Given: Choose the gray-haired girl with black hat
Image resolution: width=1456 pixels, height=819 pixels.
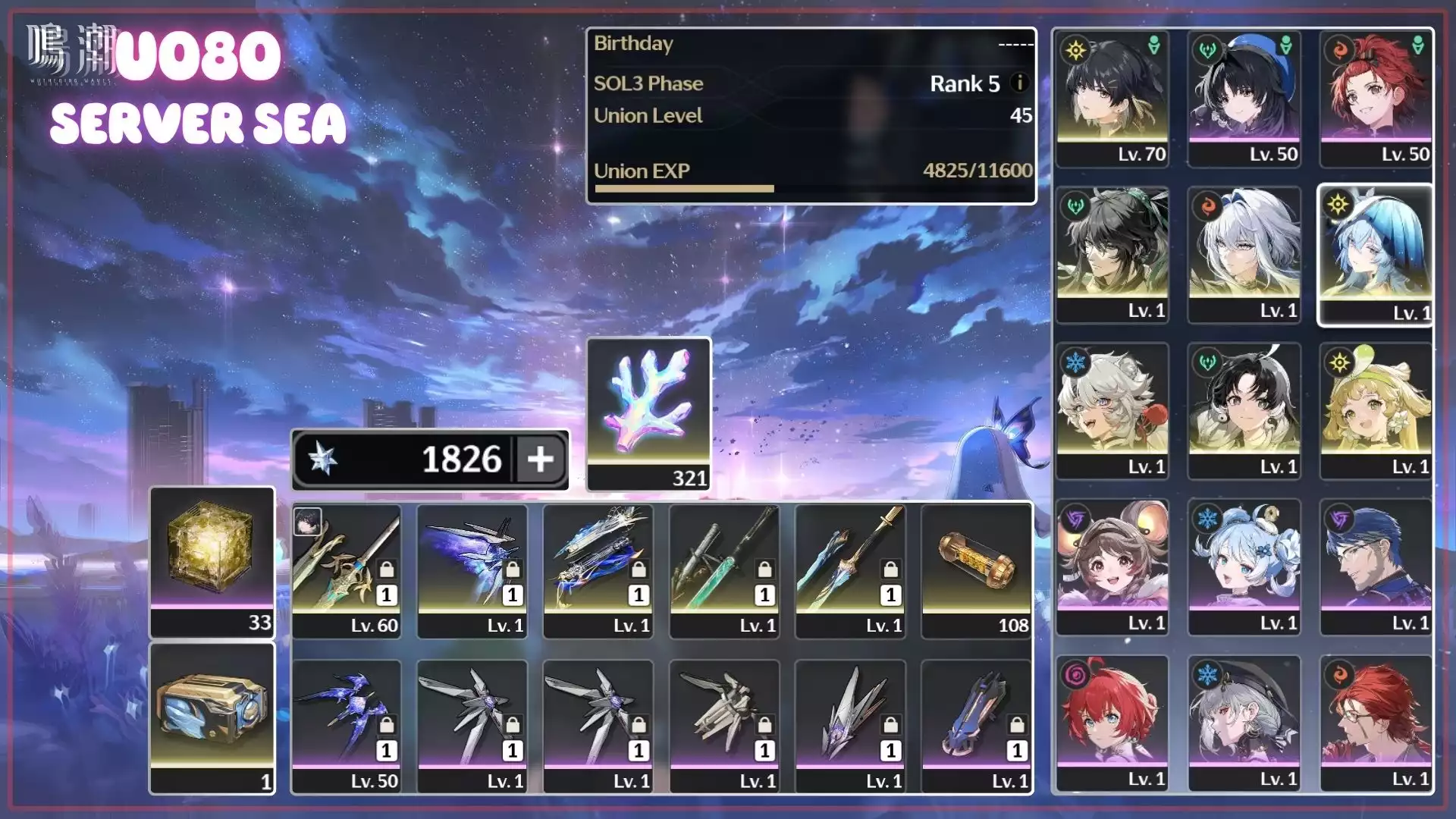Looking at the screenshot, I should pos(1244,723).
